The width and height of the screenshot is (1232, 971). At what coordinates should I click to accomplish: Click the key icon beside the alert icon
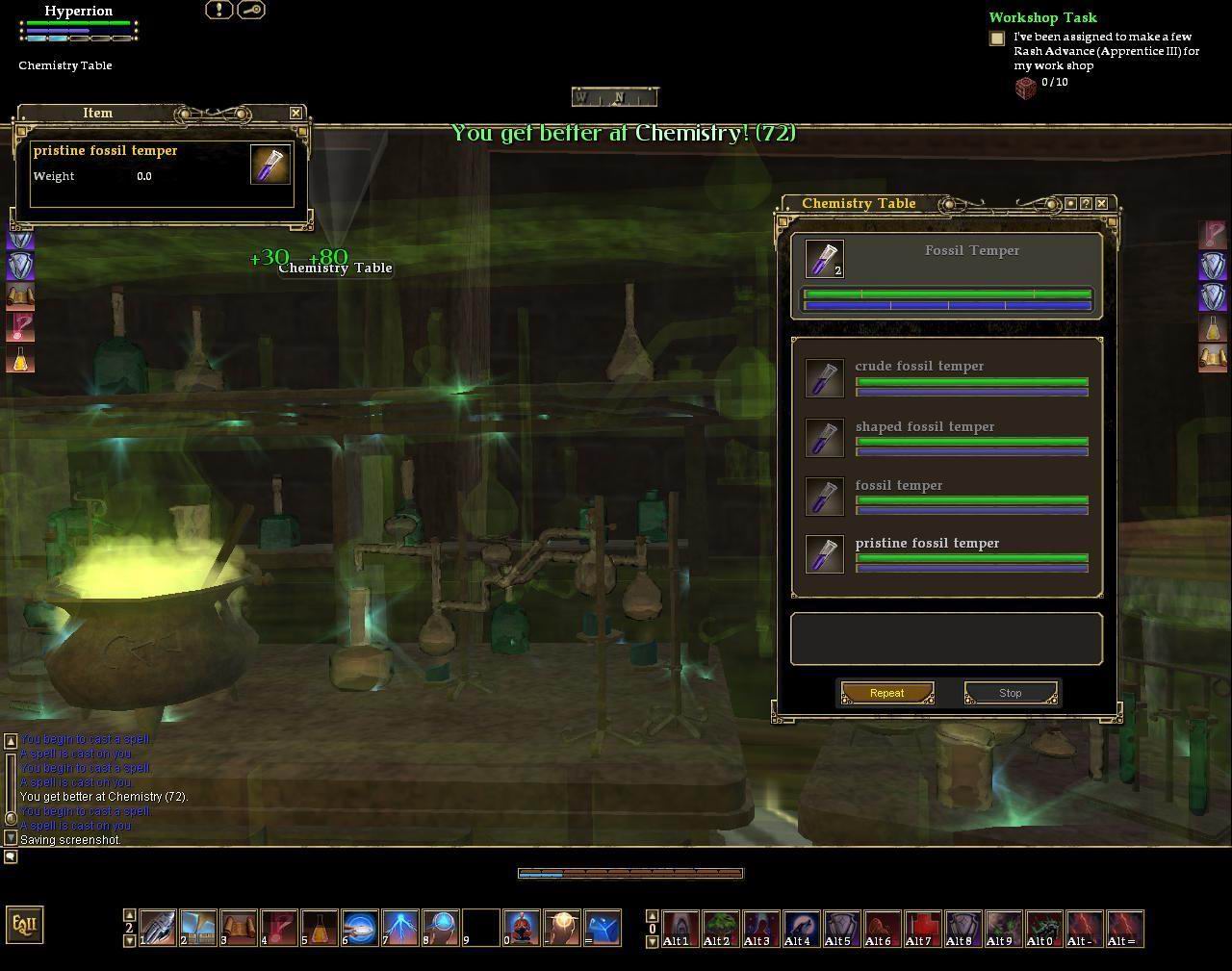coord(250,10)
